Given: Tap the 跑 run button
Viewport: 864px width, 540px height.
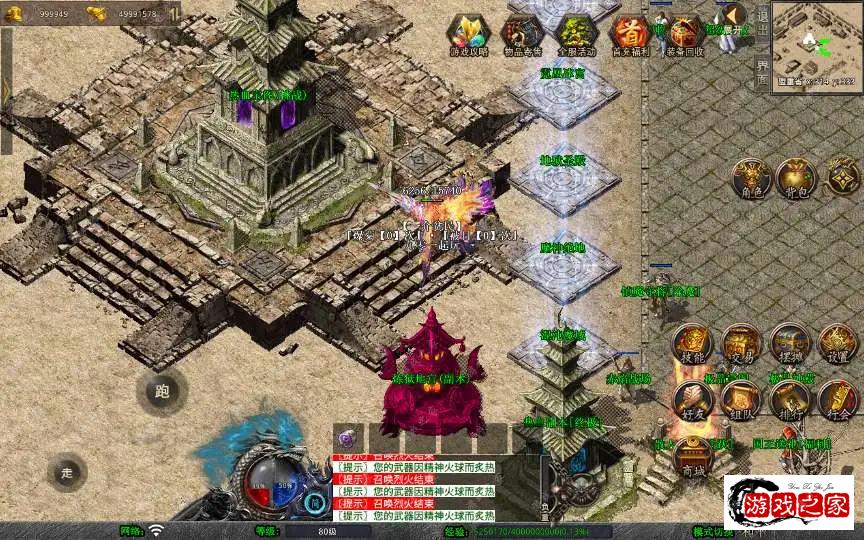Looking at the screenshot, I should [x=162, y=391].
